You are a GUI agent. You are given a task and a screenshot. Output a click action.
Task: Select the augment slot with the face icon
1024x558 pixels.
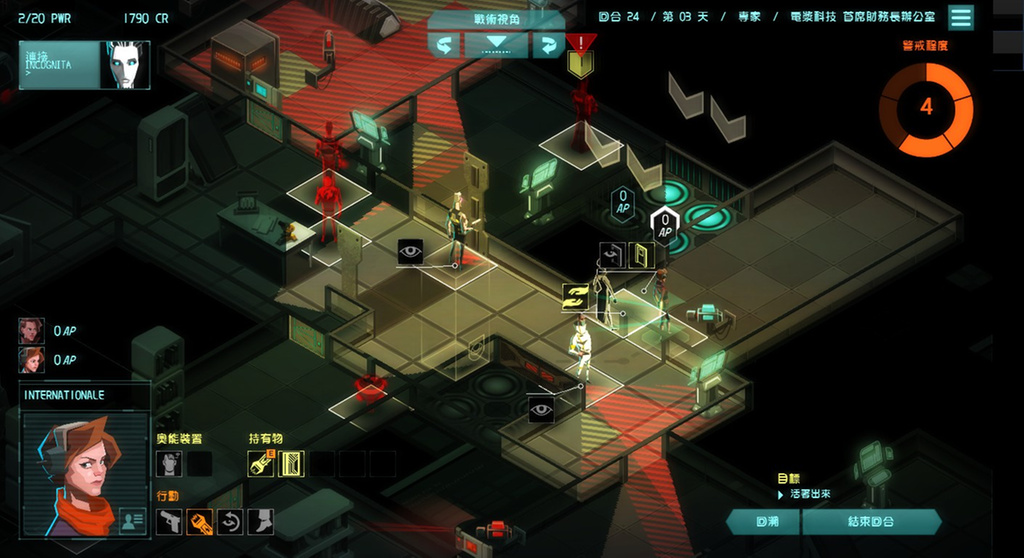pyautogui.click(x=169, y=463)
